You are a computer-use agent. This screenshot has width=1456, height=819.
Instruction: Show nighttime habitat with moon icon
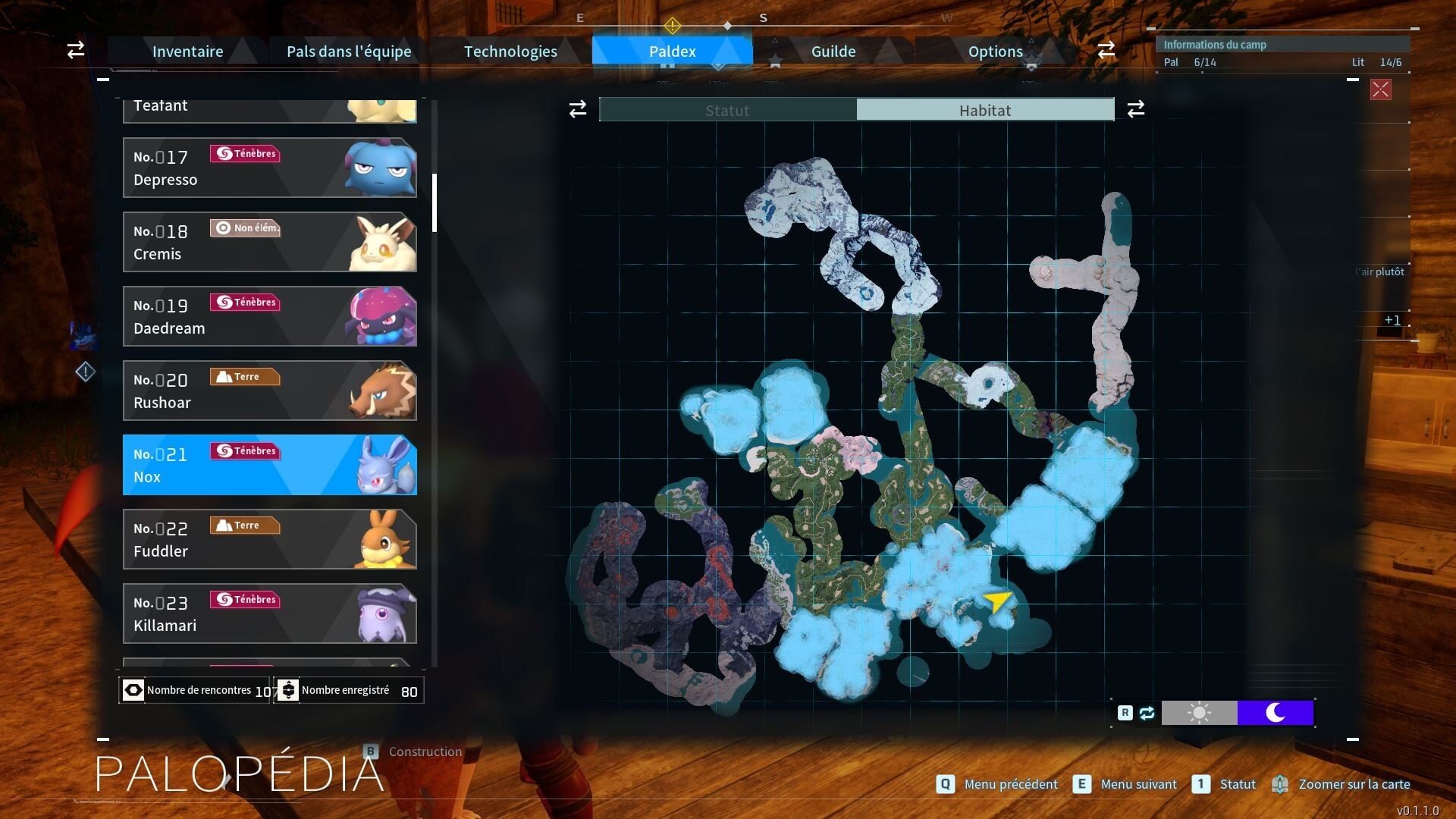tap(1276, 713)
